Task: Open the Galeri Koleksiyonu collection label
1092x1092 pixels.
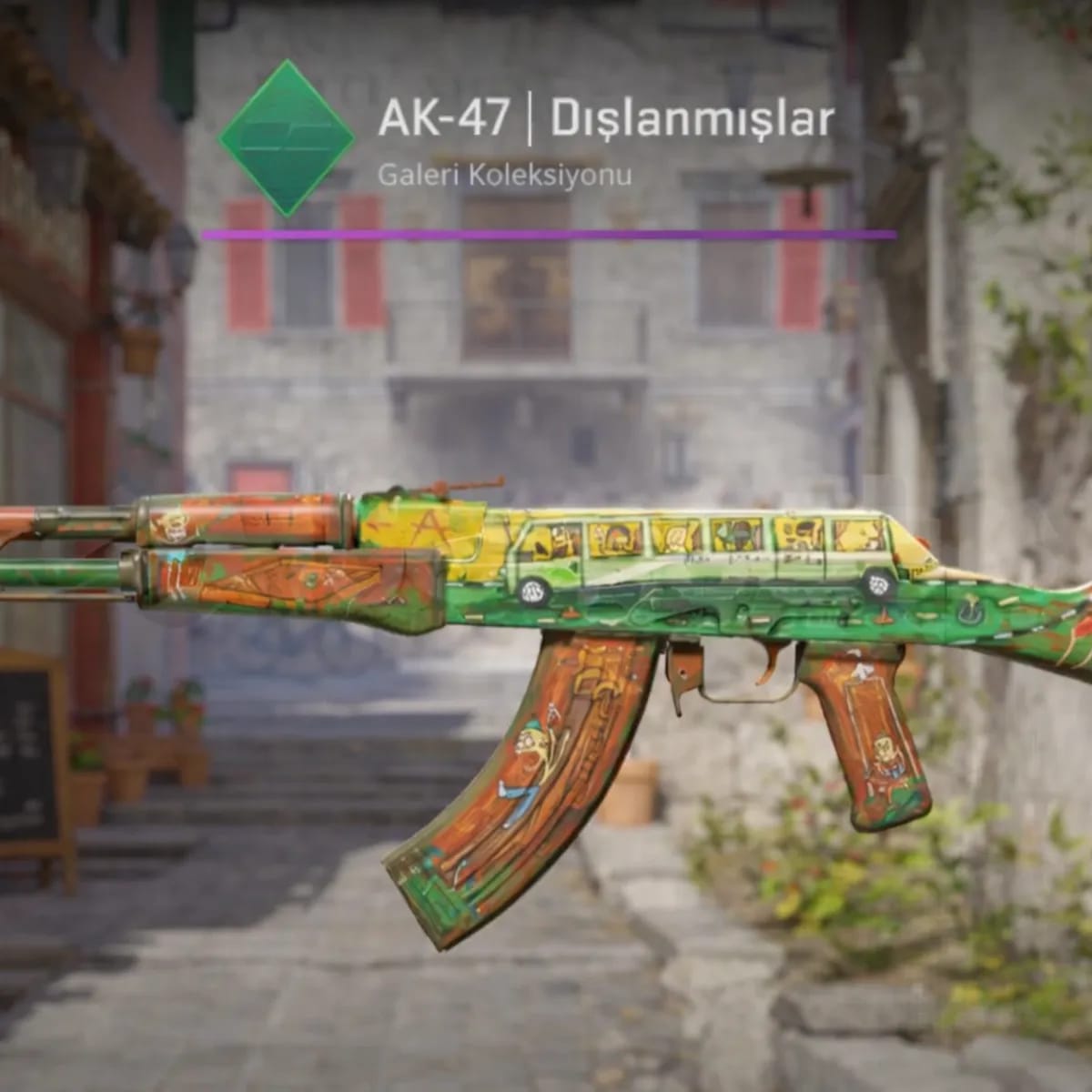Action: click(x=504, y=176)
